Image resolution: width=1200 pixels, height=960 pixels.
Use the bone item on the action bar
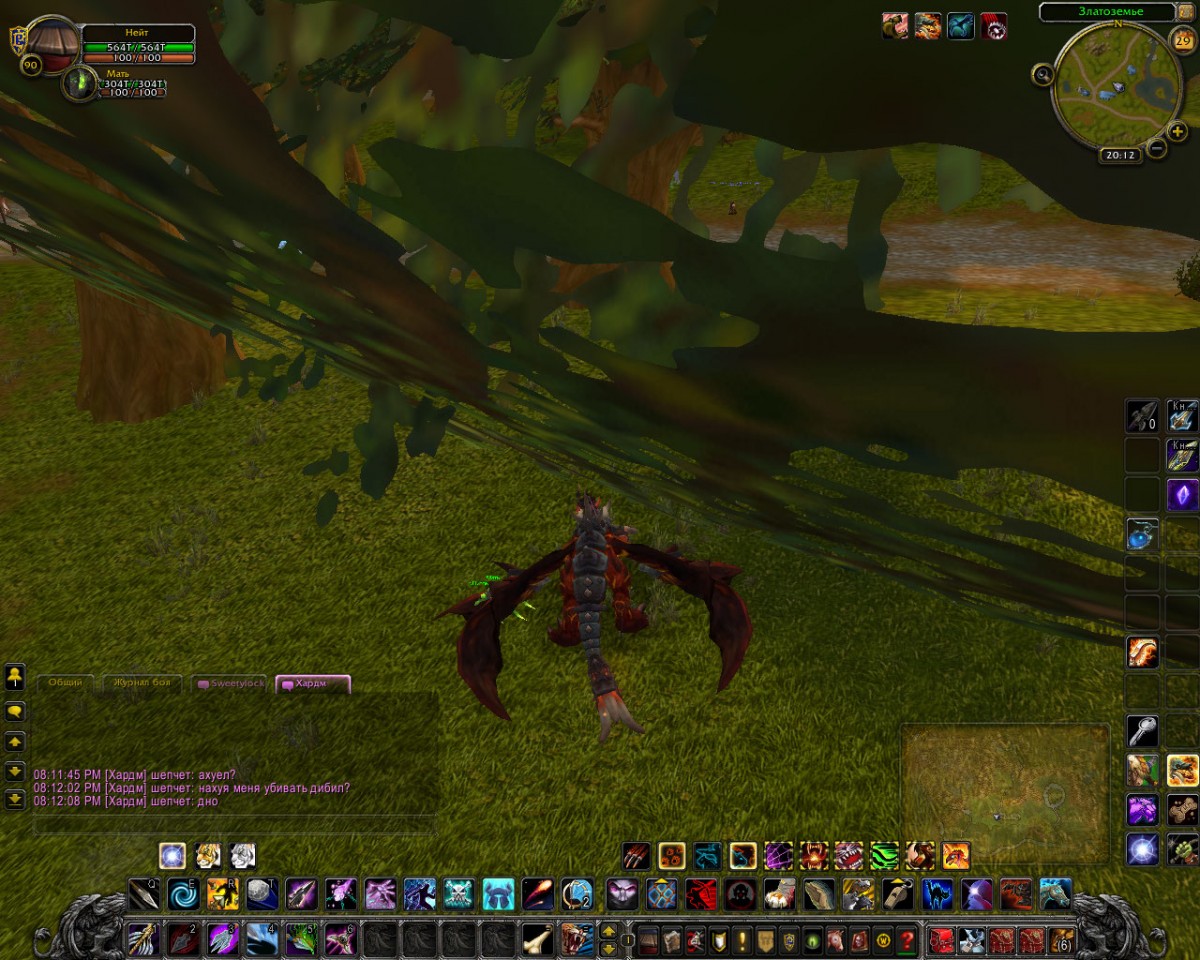coord(537,940)
